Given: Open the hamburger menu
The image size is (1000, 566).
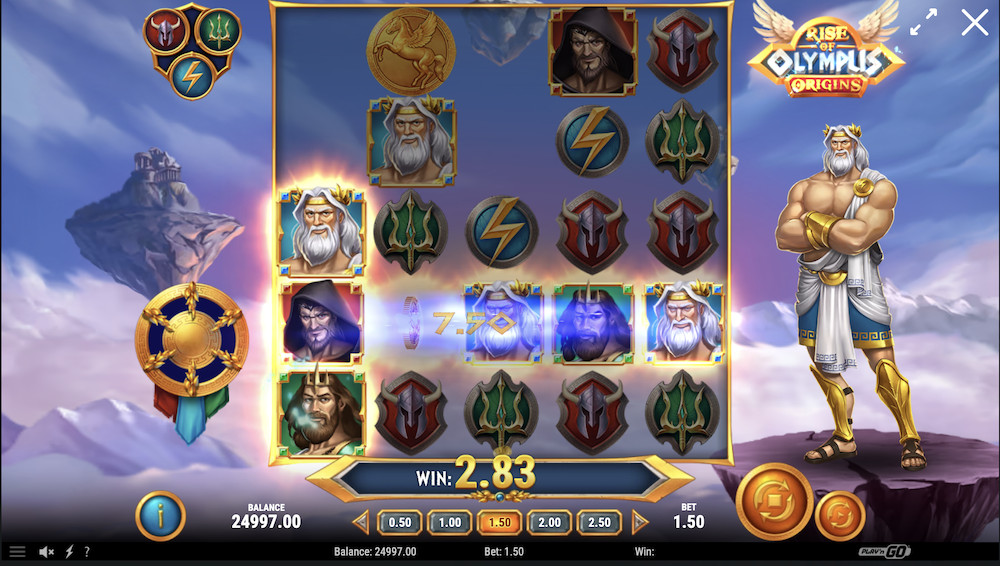Looking at the screenshot, I should pos(17,551).
